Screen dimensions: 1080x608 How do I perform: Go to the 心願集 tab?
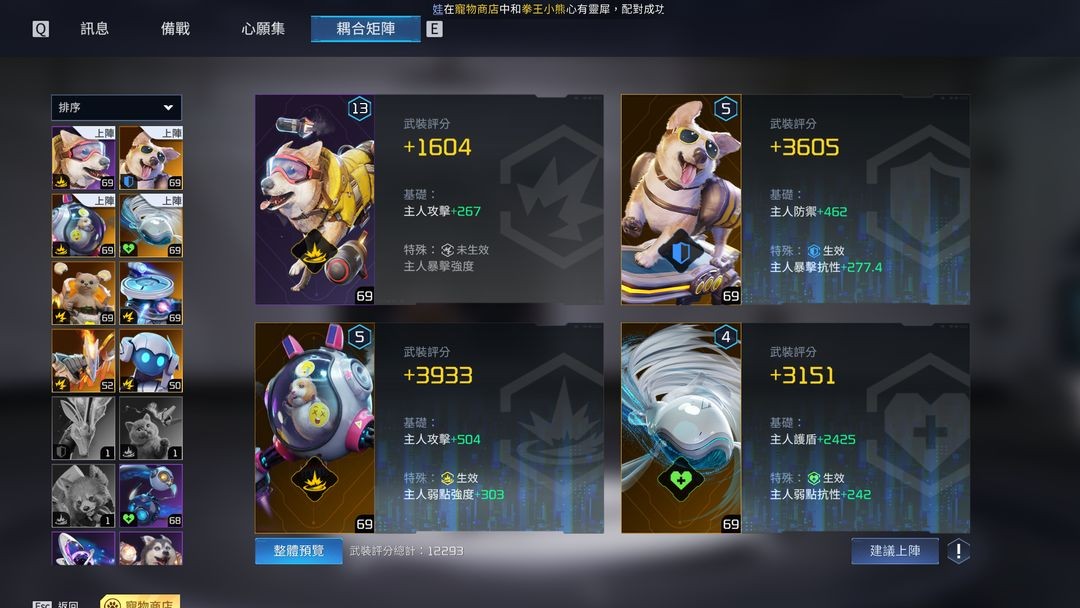point(263,29)
